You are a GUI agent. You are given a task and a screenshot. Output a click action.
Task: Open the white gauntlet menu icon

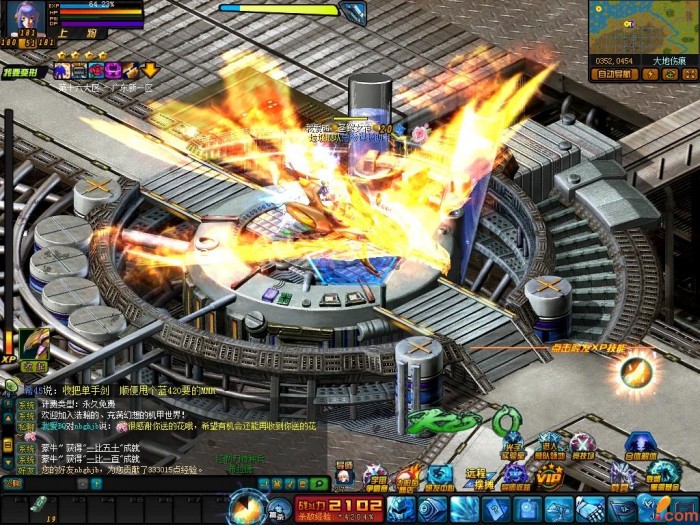[587, 508]
